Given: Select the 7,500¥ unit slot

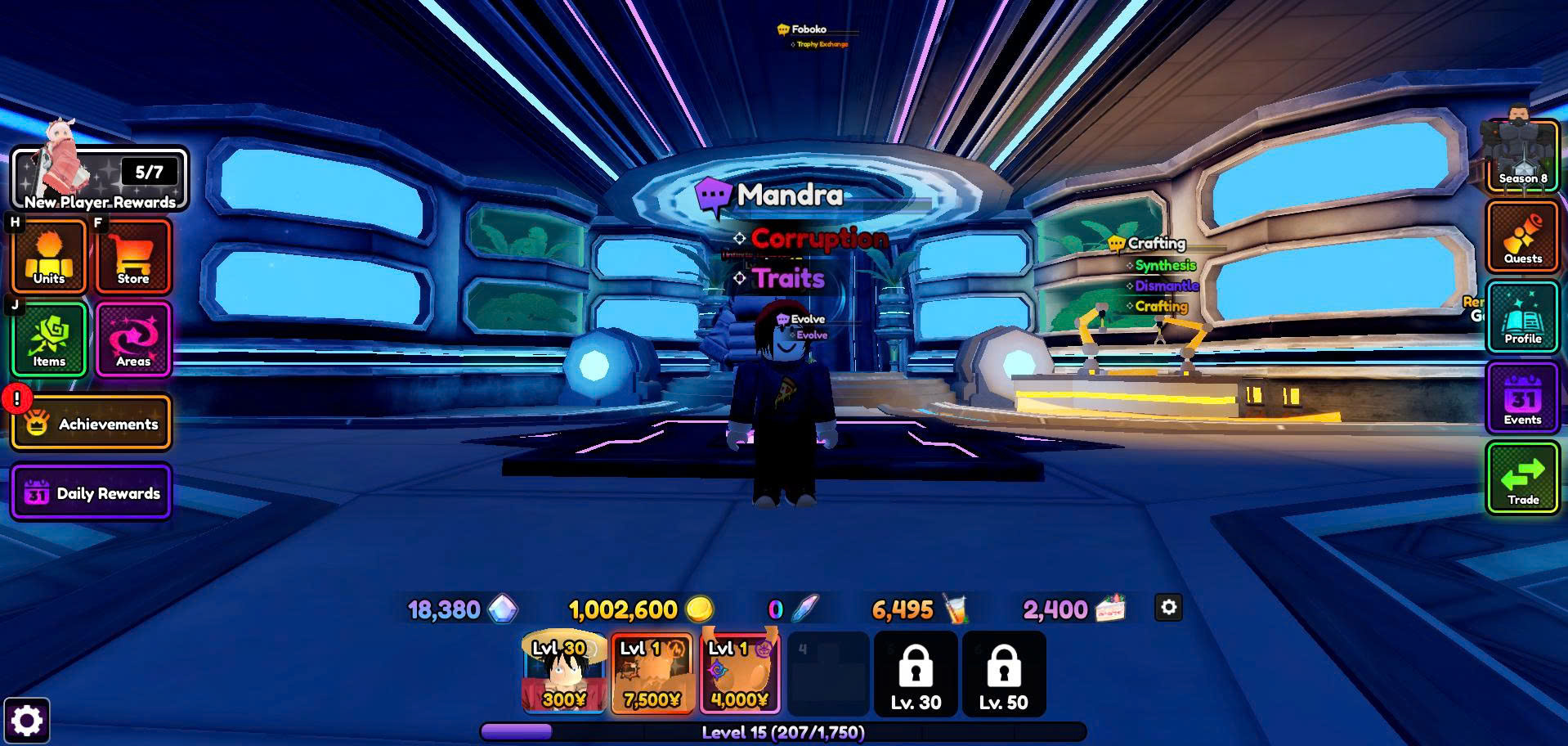Looking at the screenshot, I should point(652,672).
